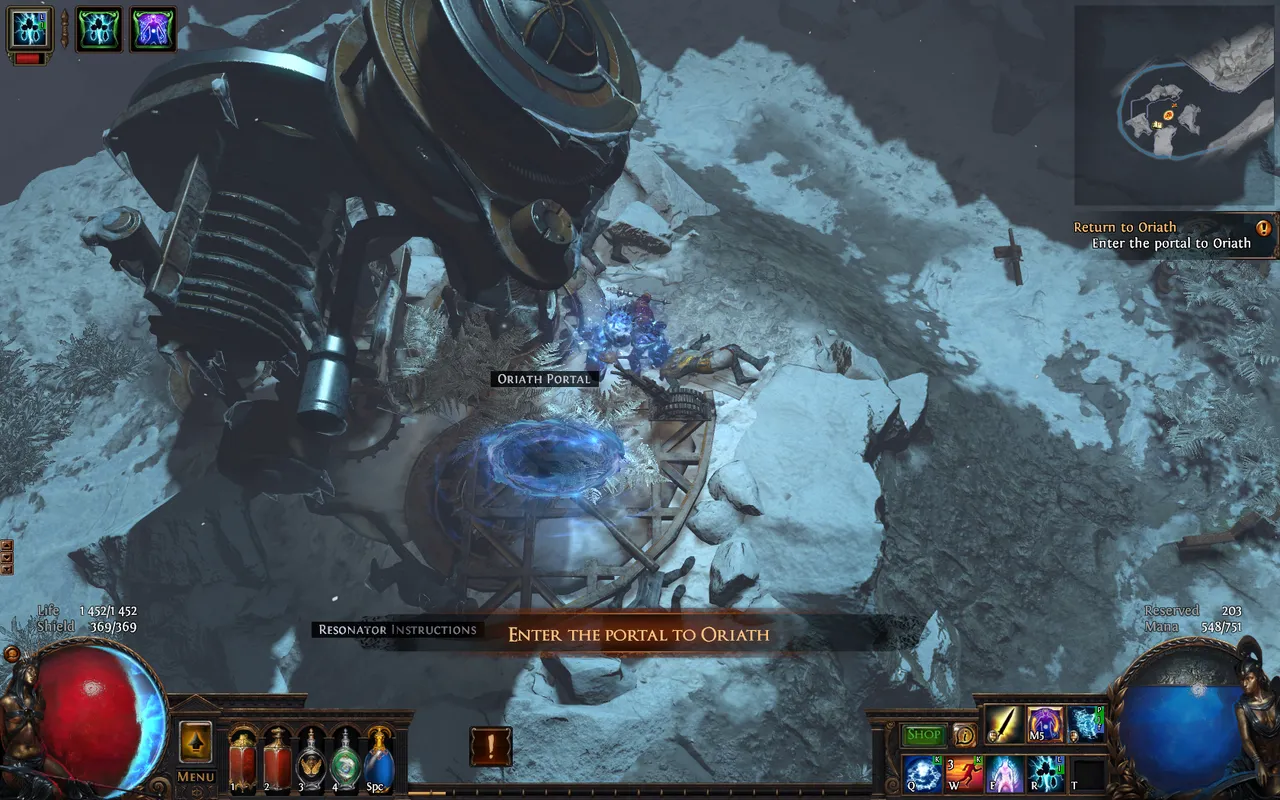
Task: Click the minimap
Action: tap(1174, 105)
